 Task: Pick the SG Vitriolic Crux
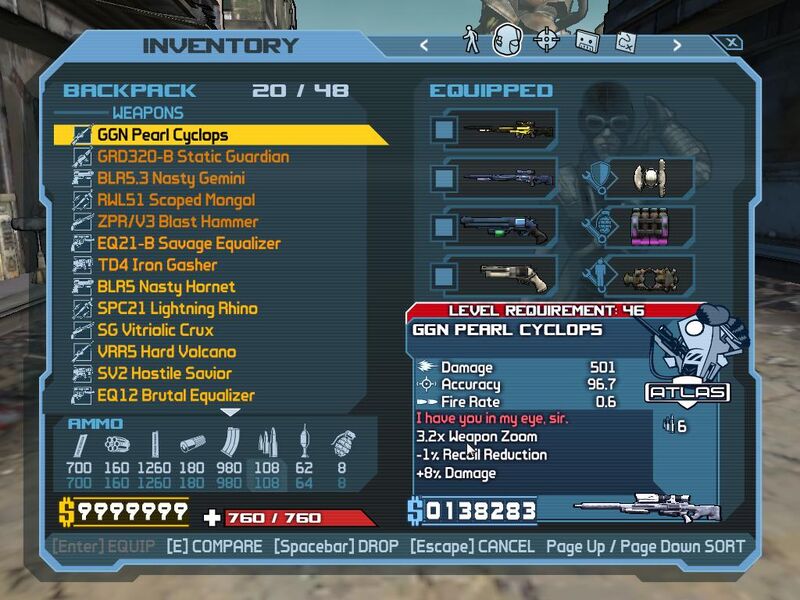point(155,330)
